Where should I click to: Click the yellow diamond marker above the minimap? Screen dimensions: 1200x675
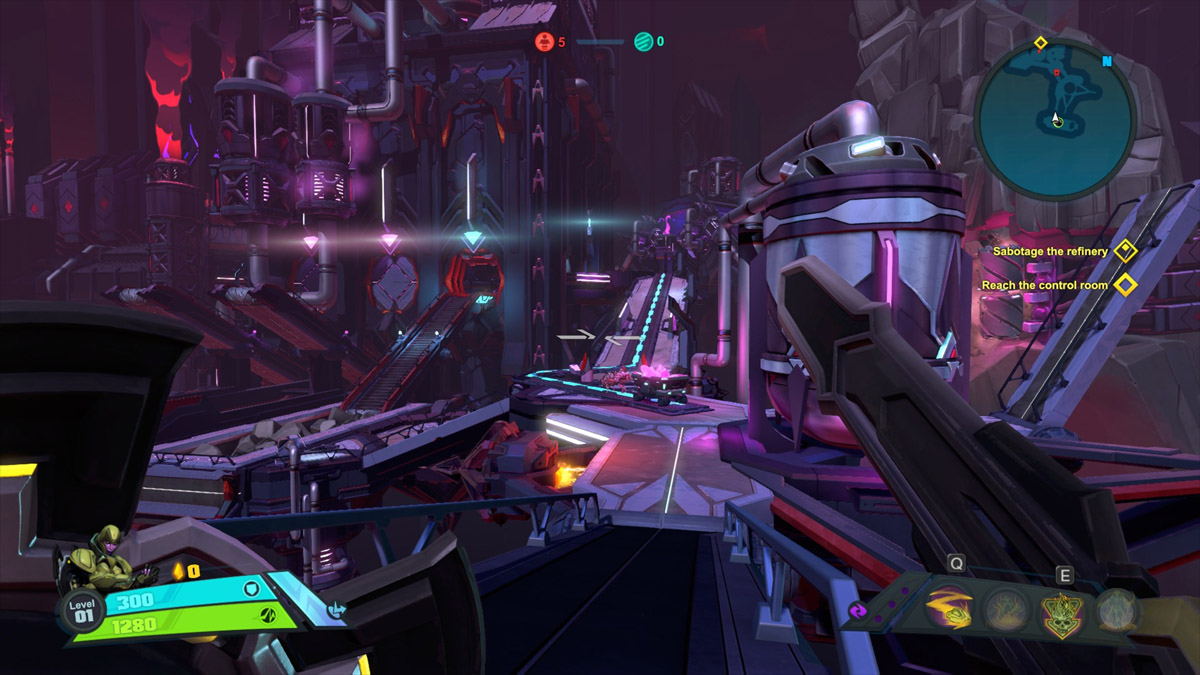(x=1040, y=43)
